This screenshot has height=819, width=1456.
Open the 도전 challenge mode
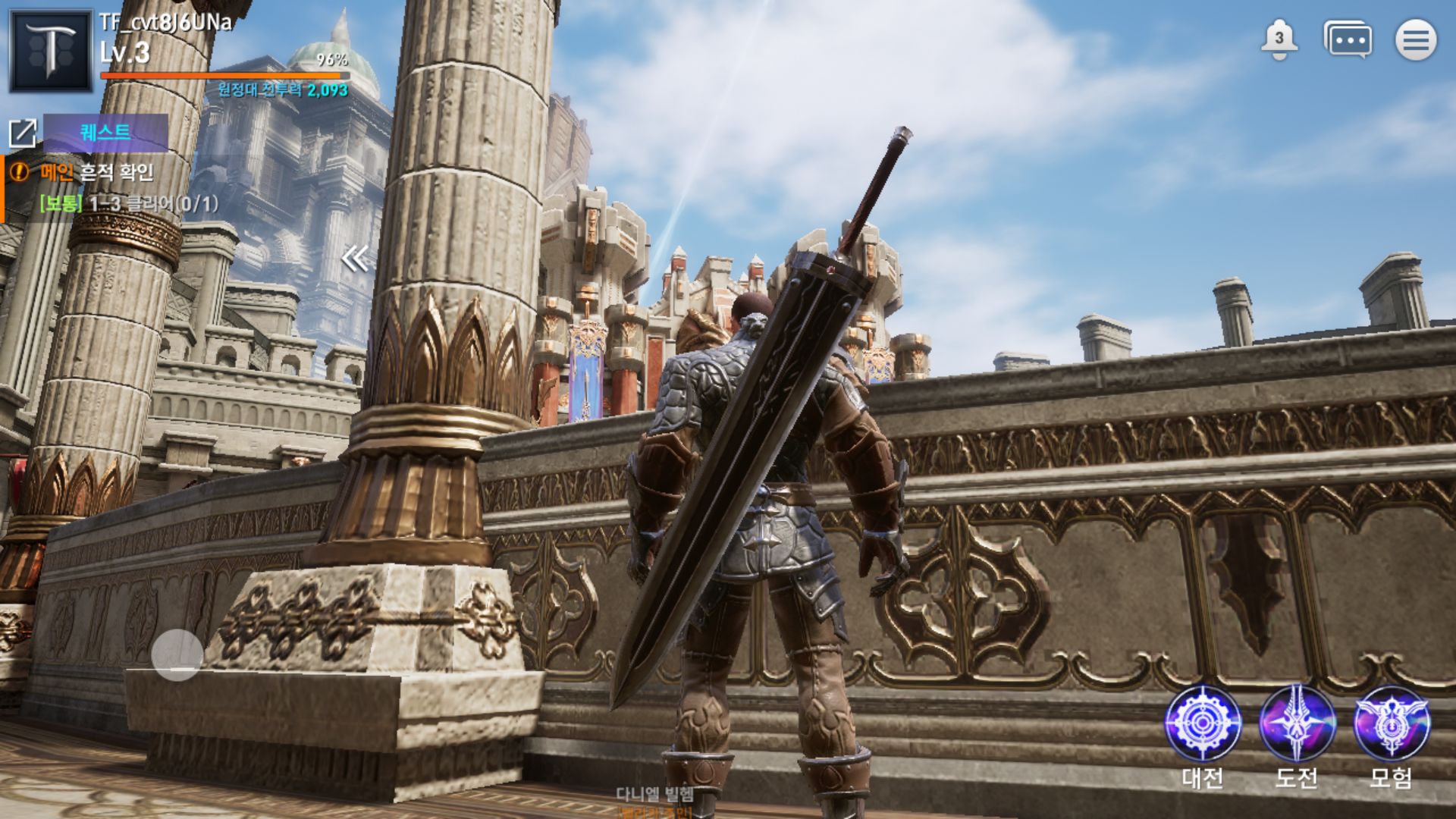1297,724
